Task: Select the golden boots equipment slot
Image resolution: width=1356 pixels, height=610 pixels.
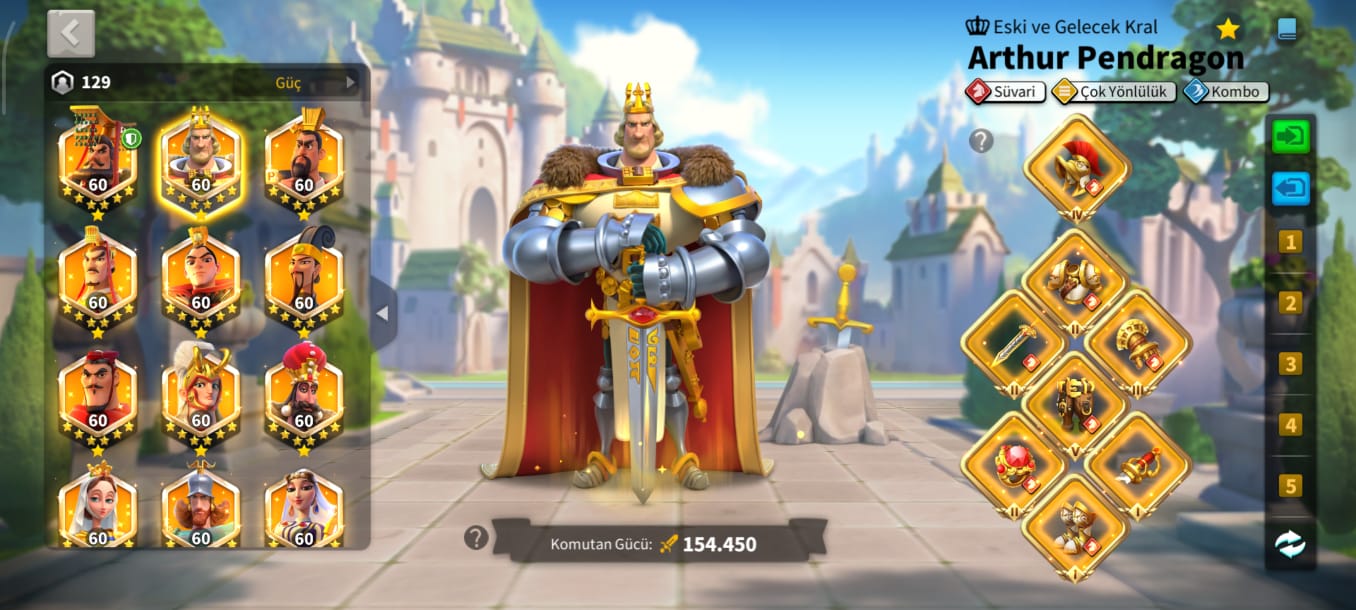Action: click(1076, 527)
